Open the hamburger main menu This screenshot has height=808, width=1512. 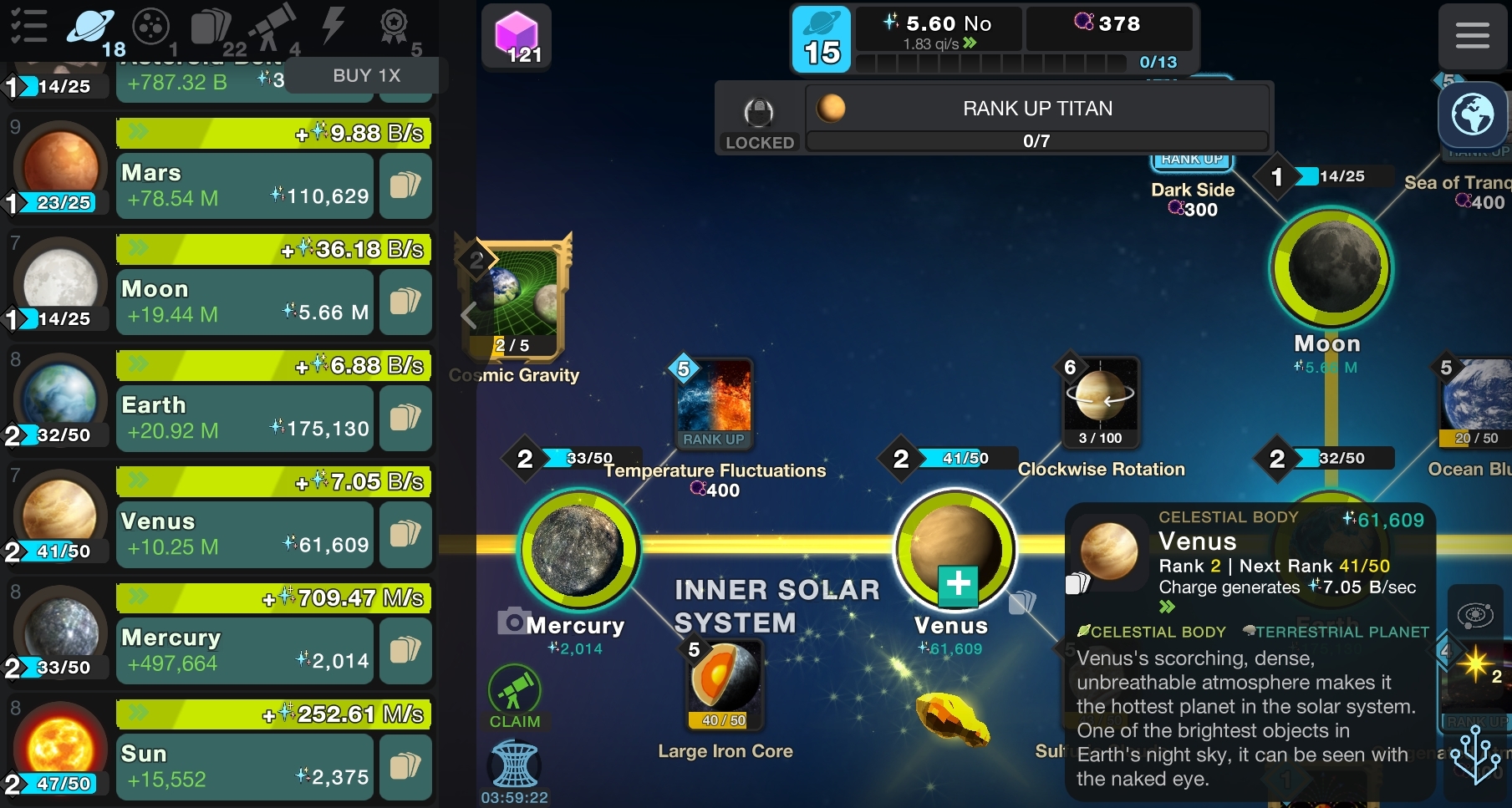coord(1472,36)
